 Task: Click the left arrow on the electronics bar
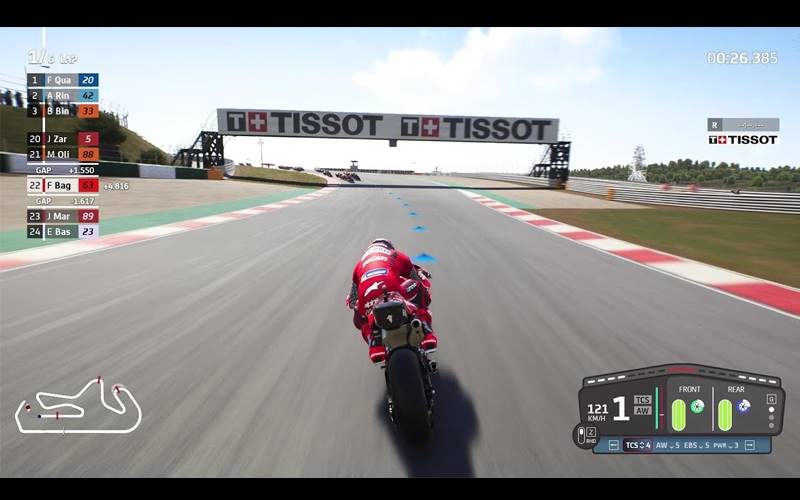click(612, 445)
